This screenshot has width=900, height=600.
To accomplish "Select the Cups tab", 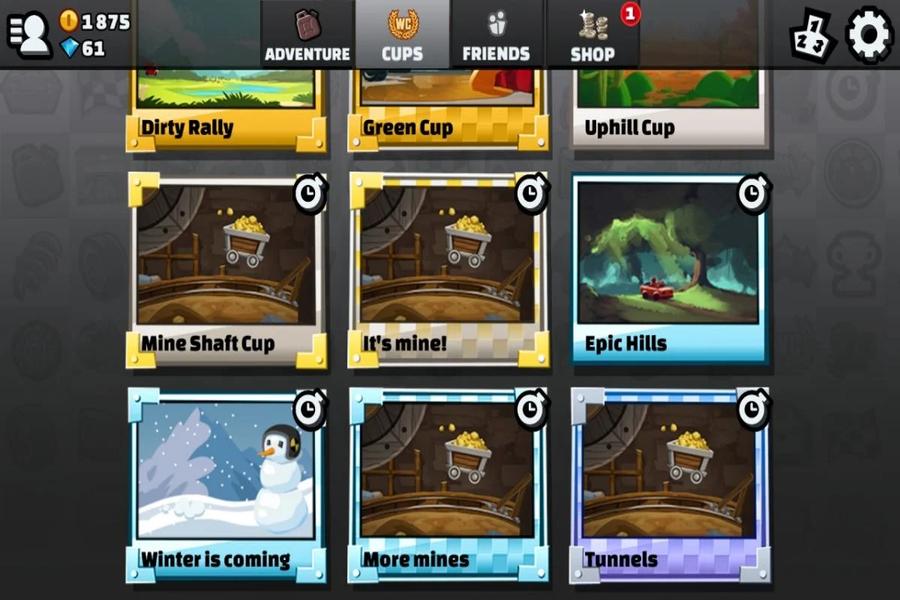I will 402,35.
